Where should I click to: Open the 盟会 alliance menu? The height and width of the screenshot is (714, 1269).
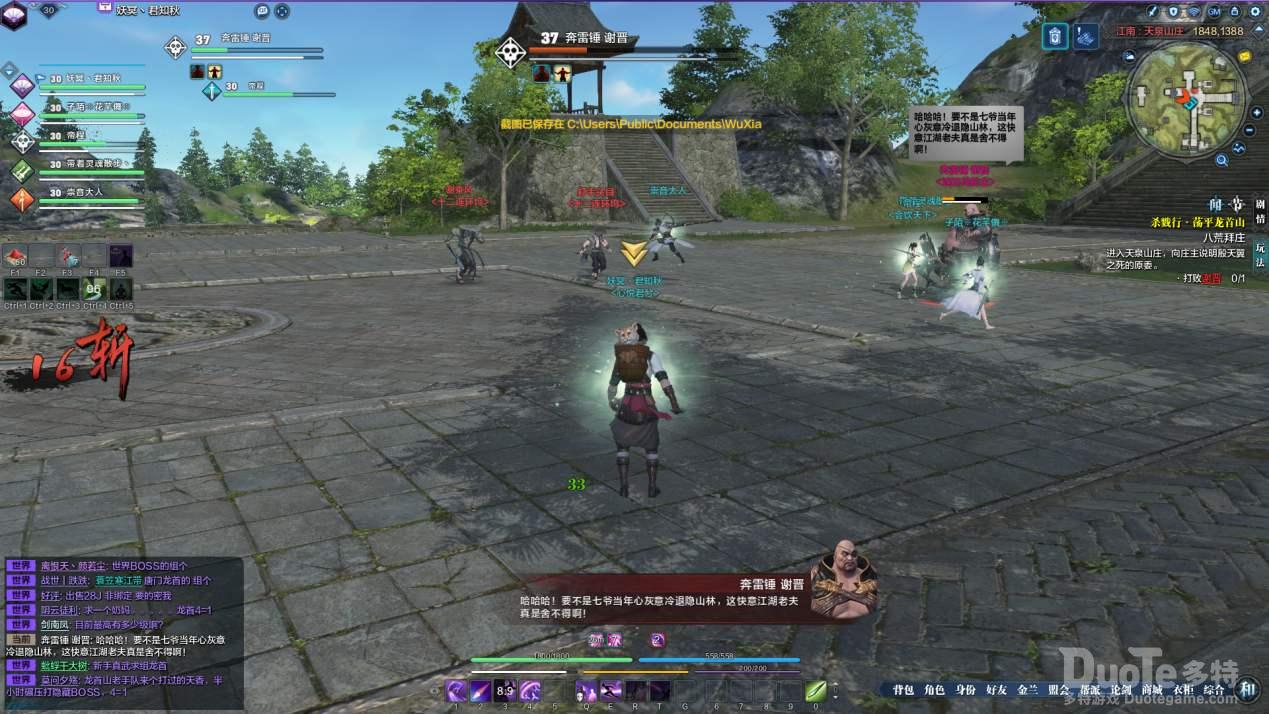click(1058, 690)
